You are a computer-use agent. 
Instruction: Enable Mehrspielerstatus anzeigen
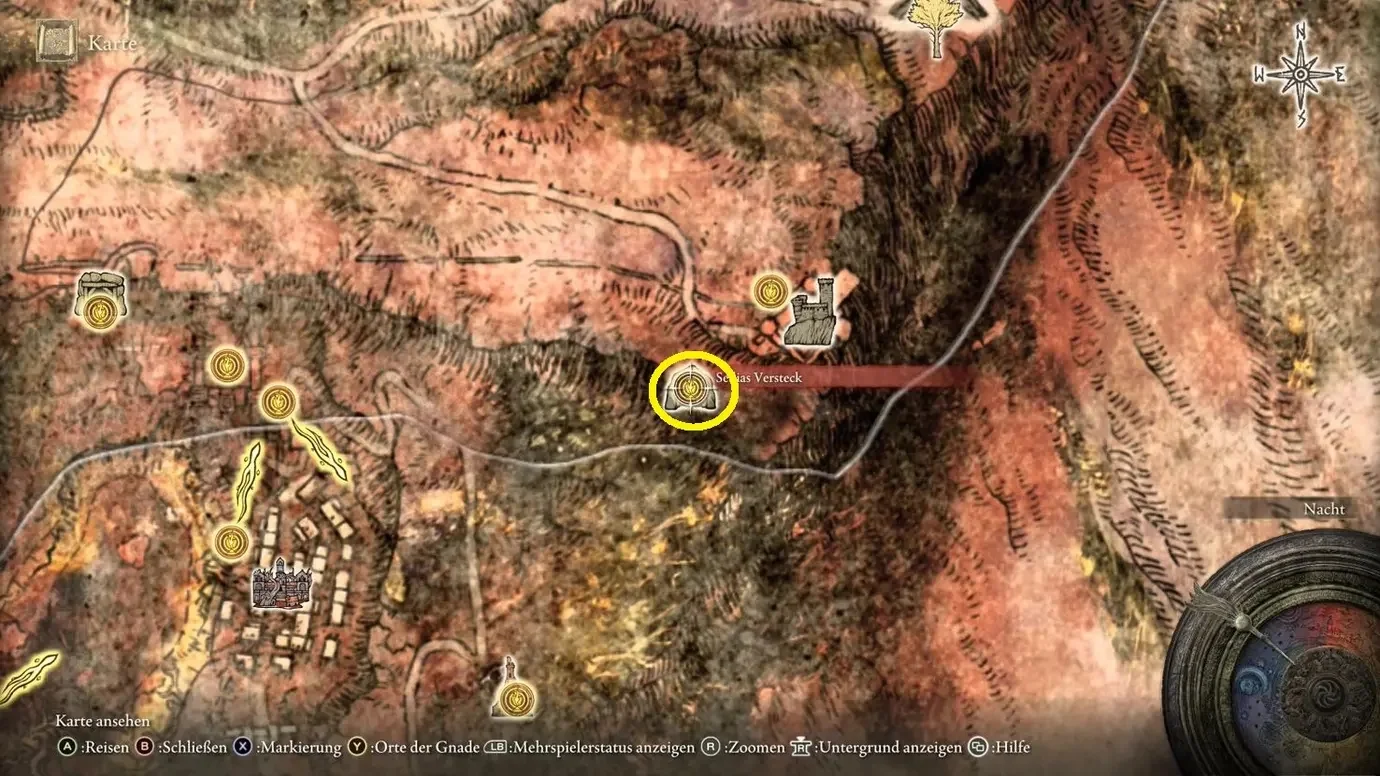tap(594, 747)
